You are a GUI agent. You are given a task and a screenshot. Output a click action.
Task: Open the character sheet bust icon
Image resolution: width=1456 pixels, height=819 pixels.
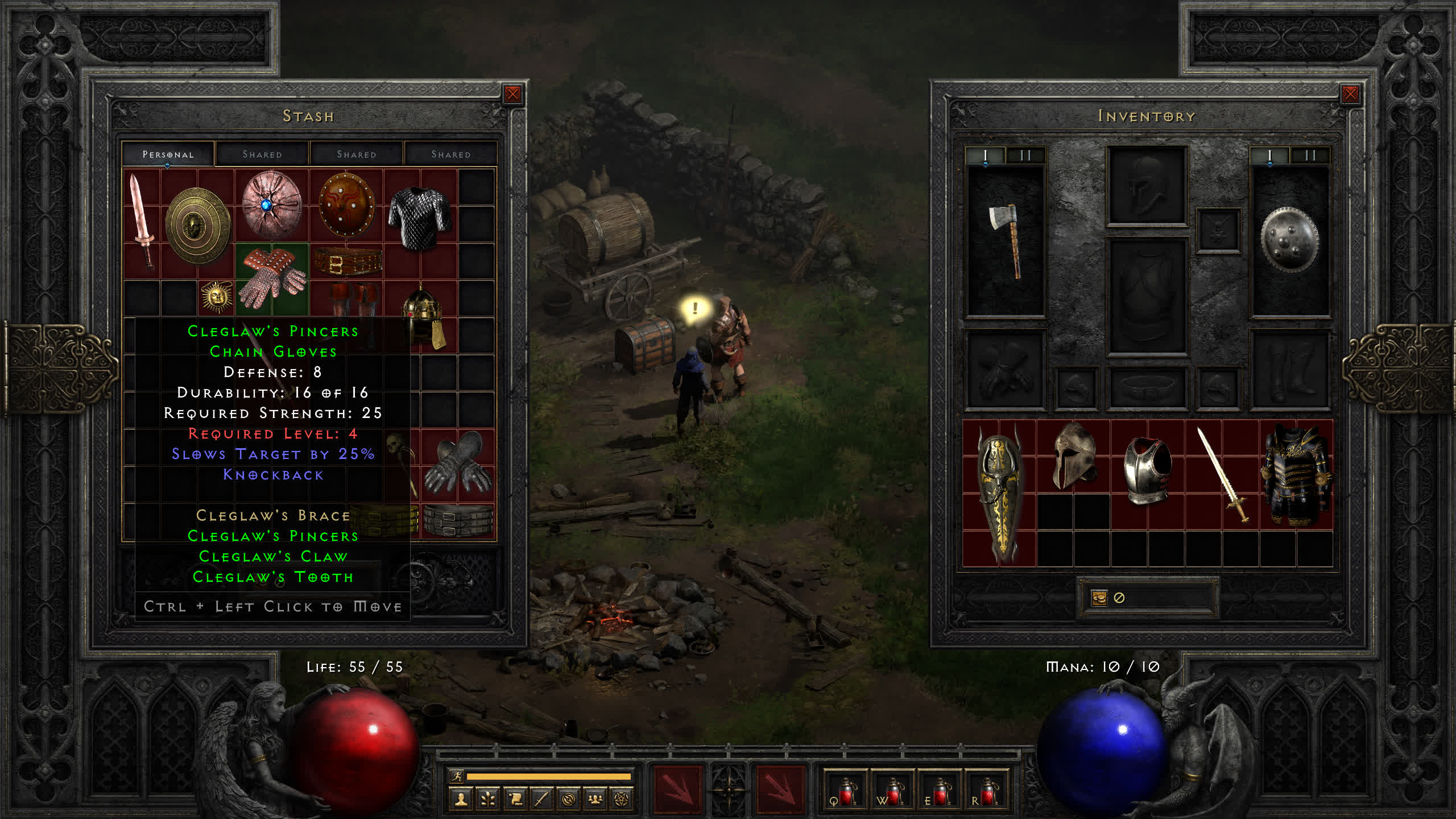pyautogui.click(x=461, y=799)
